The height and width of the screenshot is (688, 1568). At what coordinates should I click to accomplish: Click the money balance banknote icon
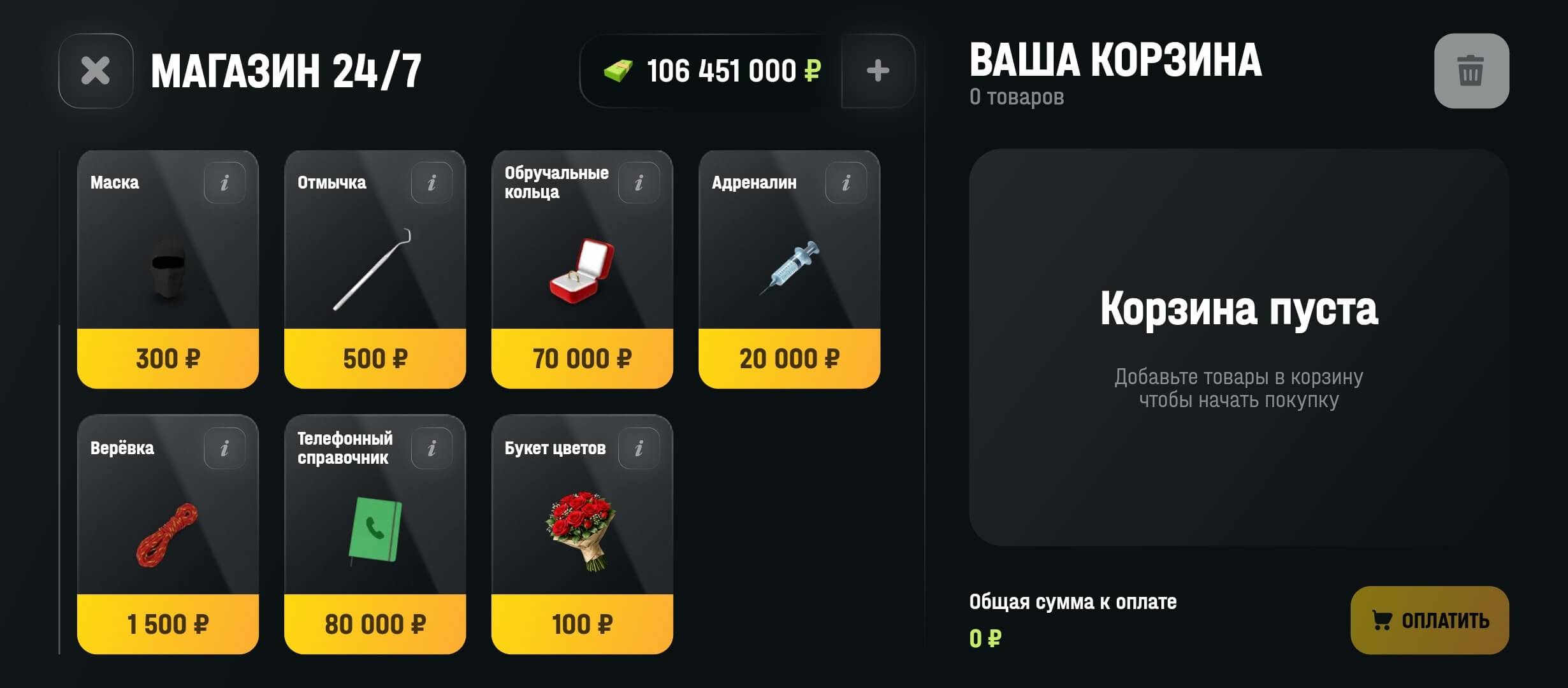point(620,71)
